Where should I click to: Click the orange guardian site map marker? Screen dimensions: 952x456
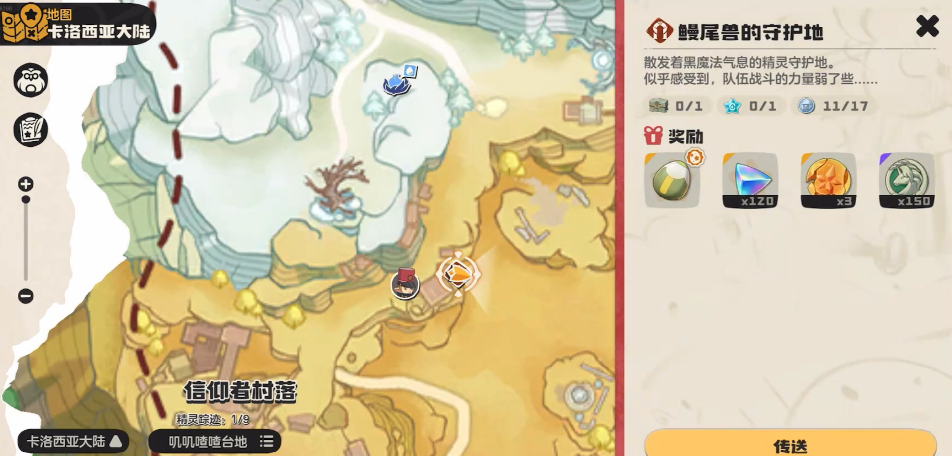click(457, 273)
